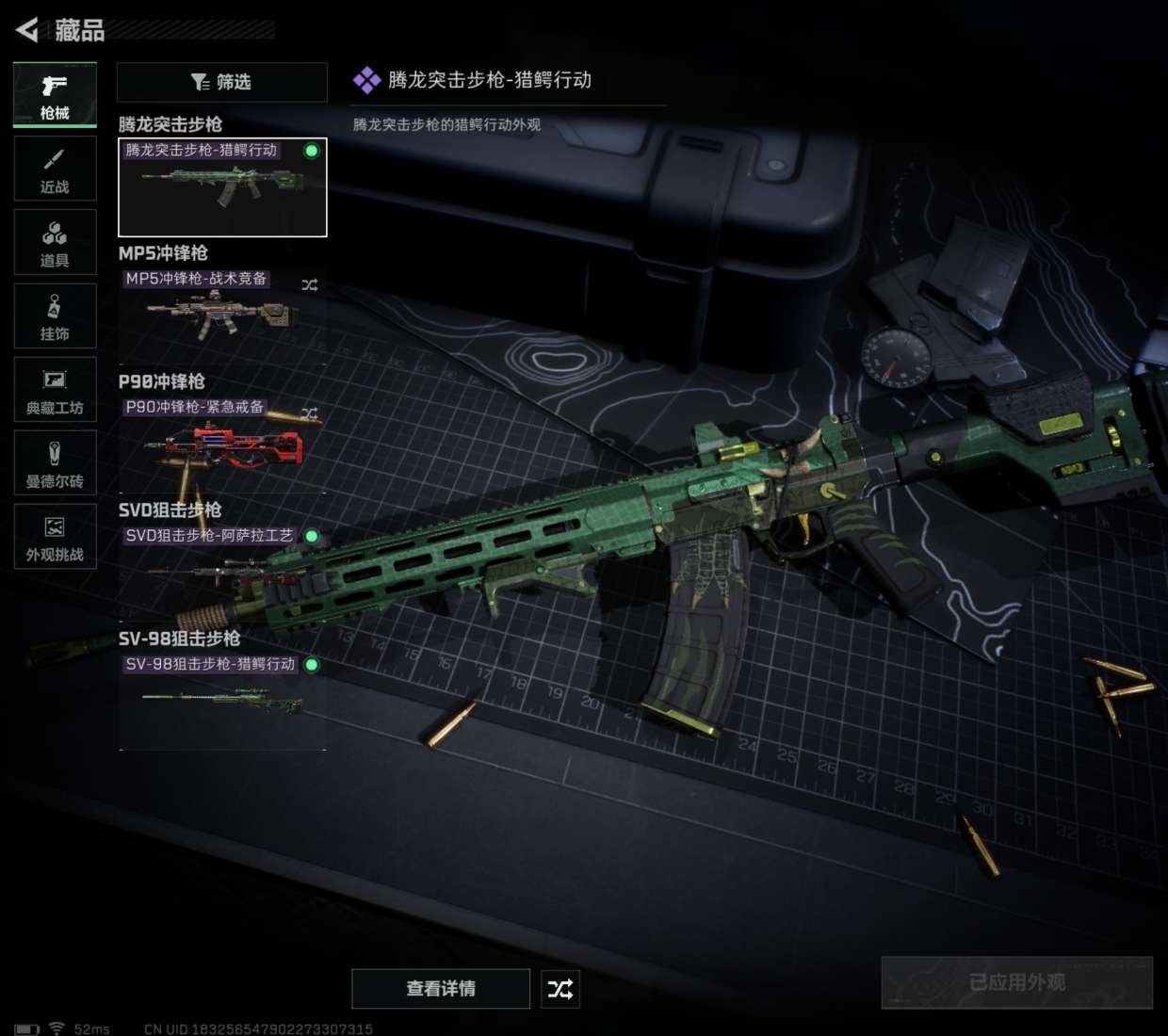Show the 挂饰 charms category
1168x1036 pixels.
[x=55, y=316]
